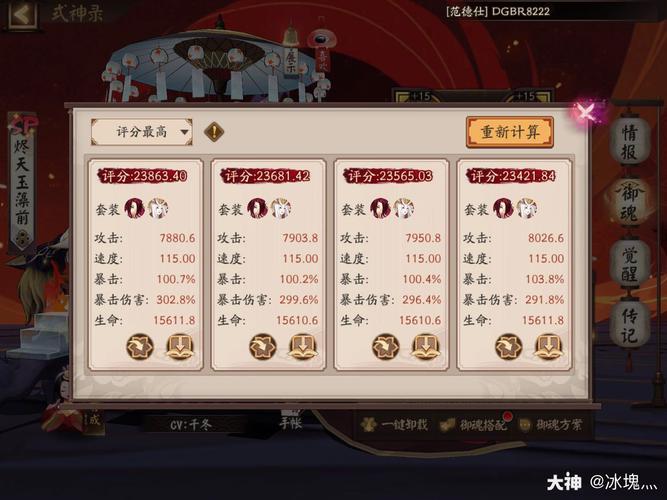Open the 传记 biography tab

click(629, 323)
